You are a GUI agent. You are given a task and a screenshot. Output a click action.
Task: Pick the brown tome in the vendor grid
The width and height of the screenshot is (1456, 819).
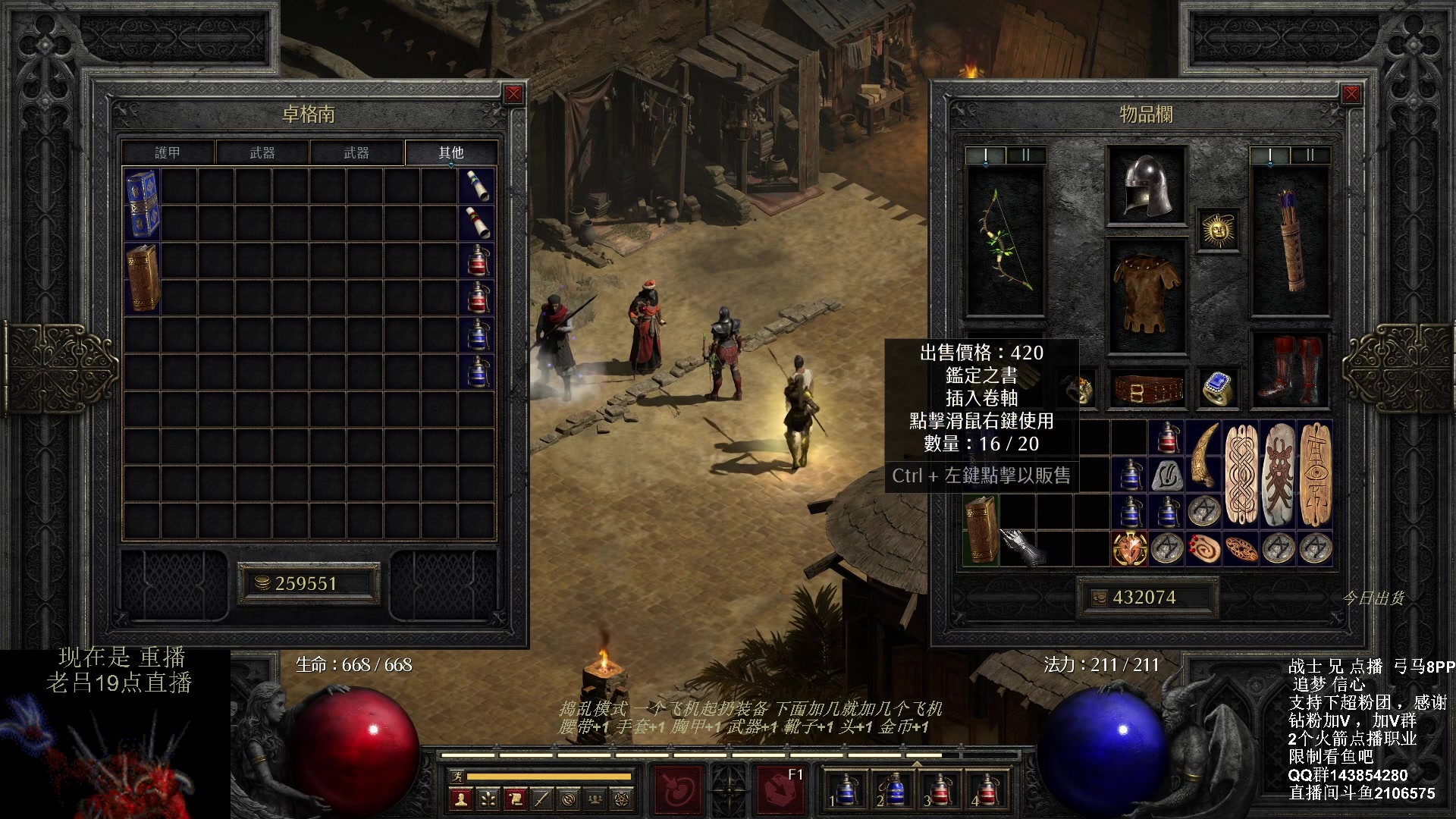(x=142, y=278)
